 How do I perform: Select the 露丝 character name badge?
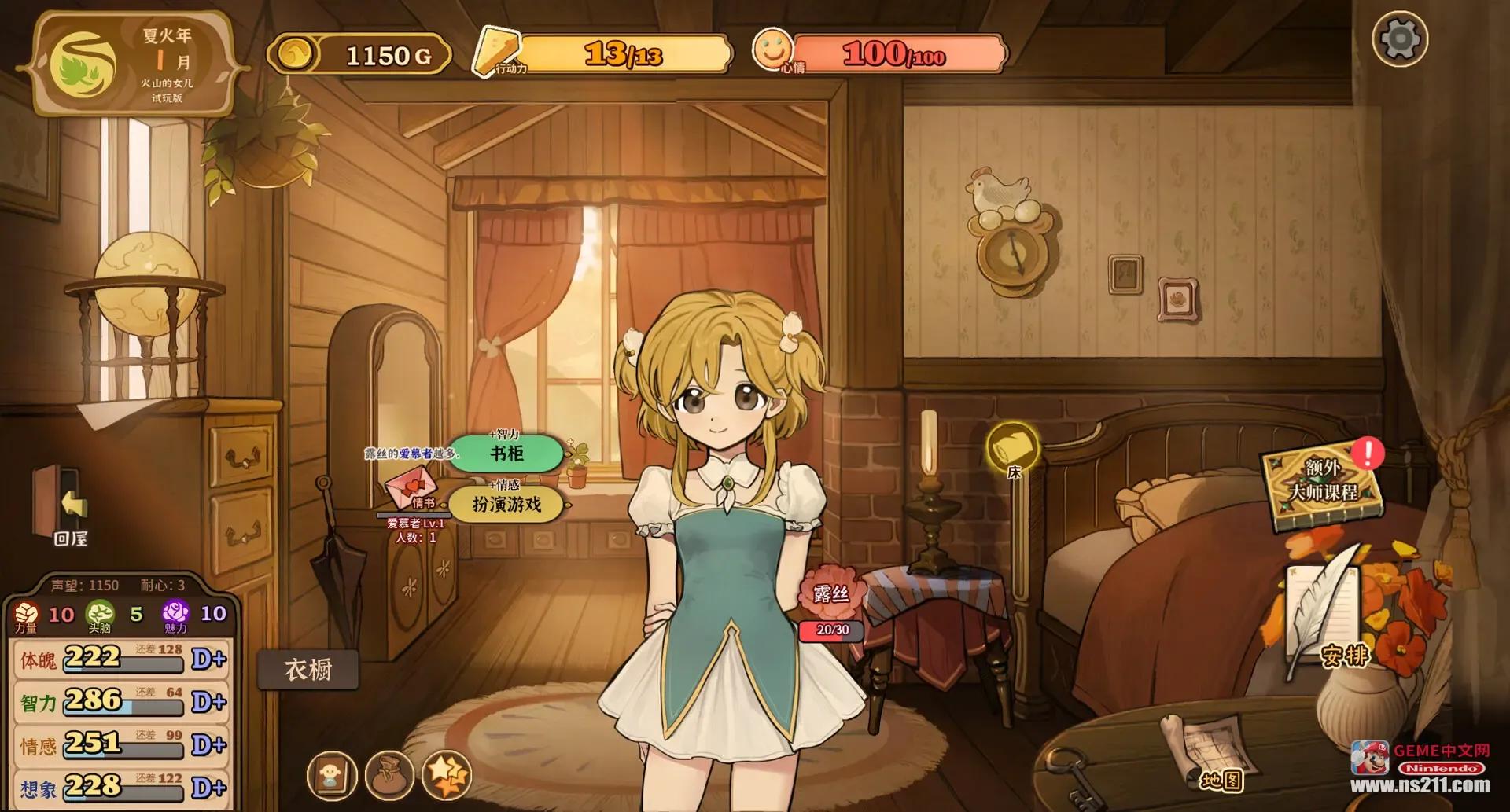[830, 593]
